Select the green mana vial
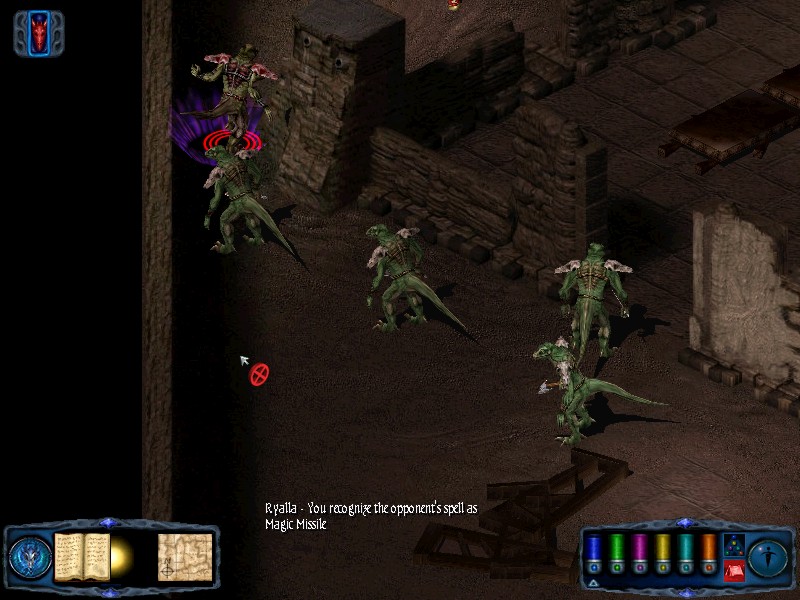 point(616,552)
